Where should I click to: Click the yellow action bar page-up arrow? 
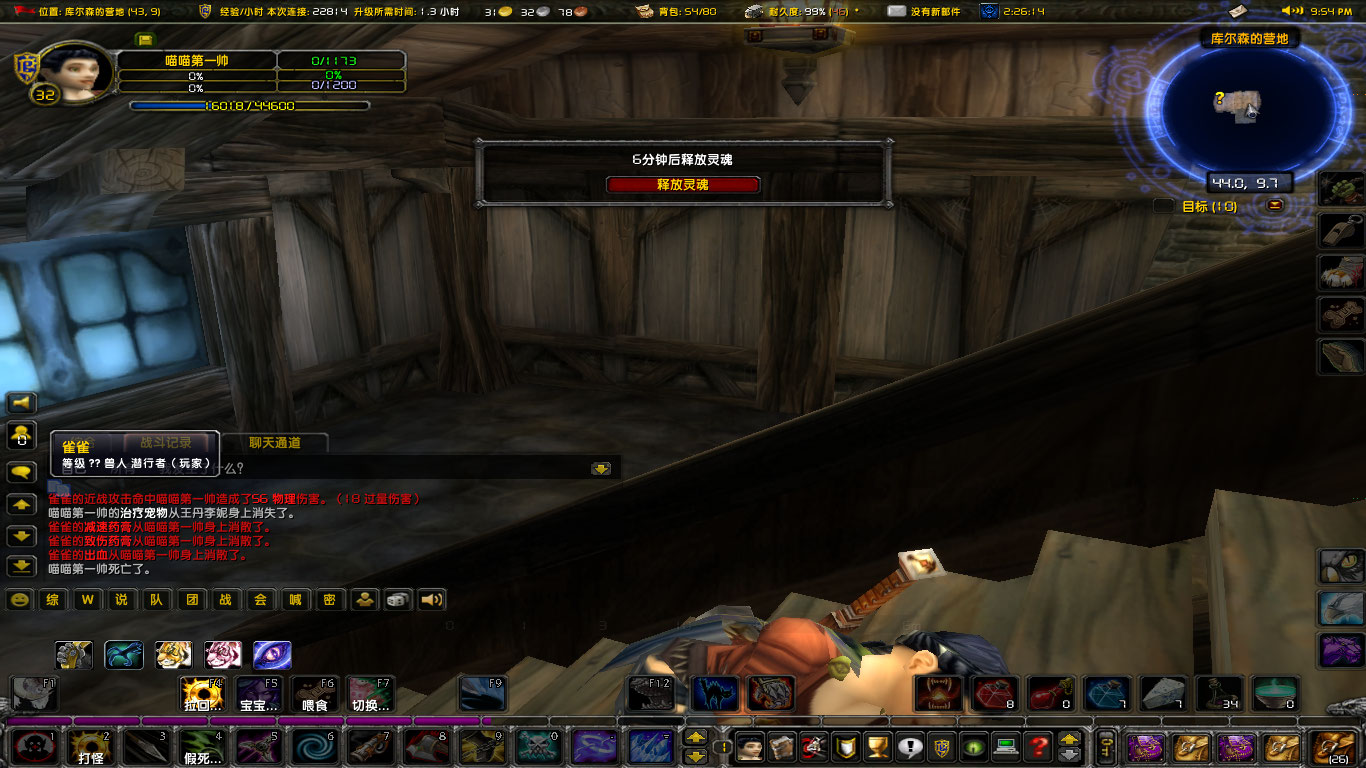pyautogui.click(x=696, y=737)
